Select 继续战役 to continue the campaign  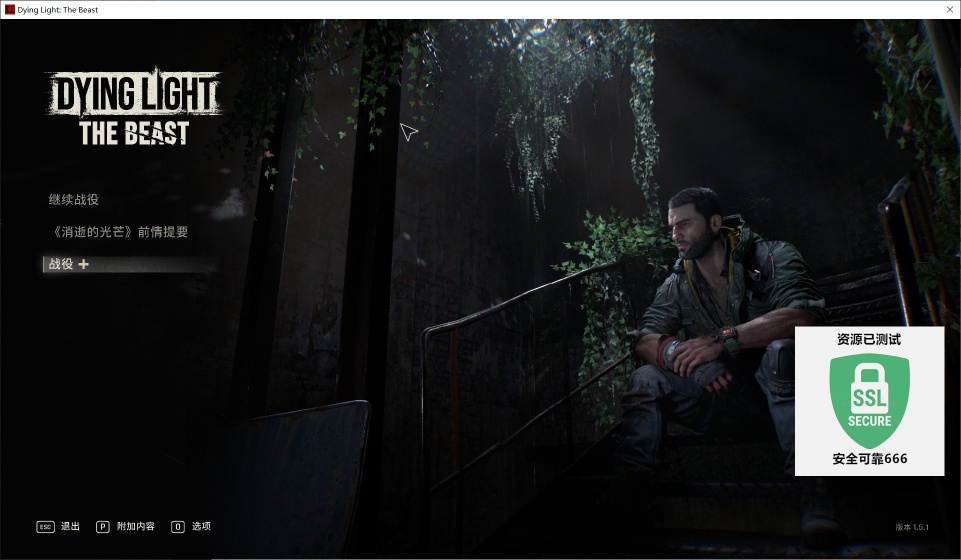pos(74,200)
